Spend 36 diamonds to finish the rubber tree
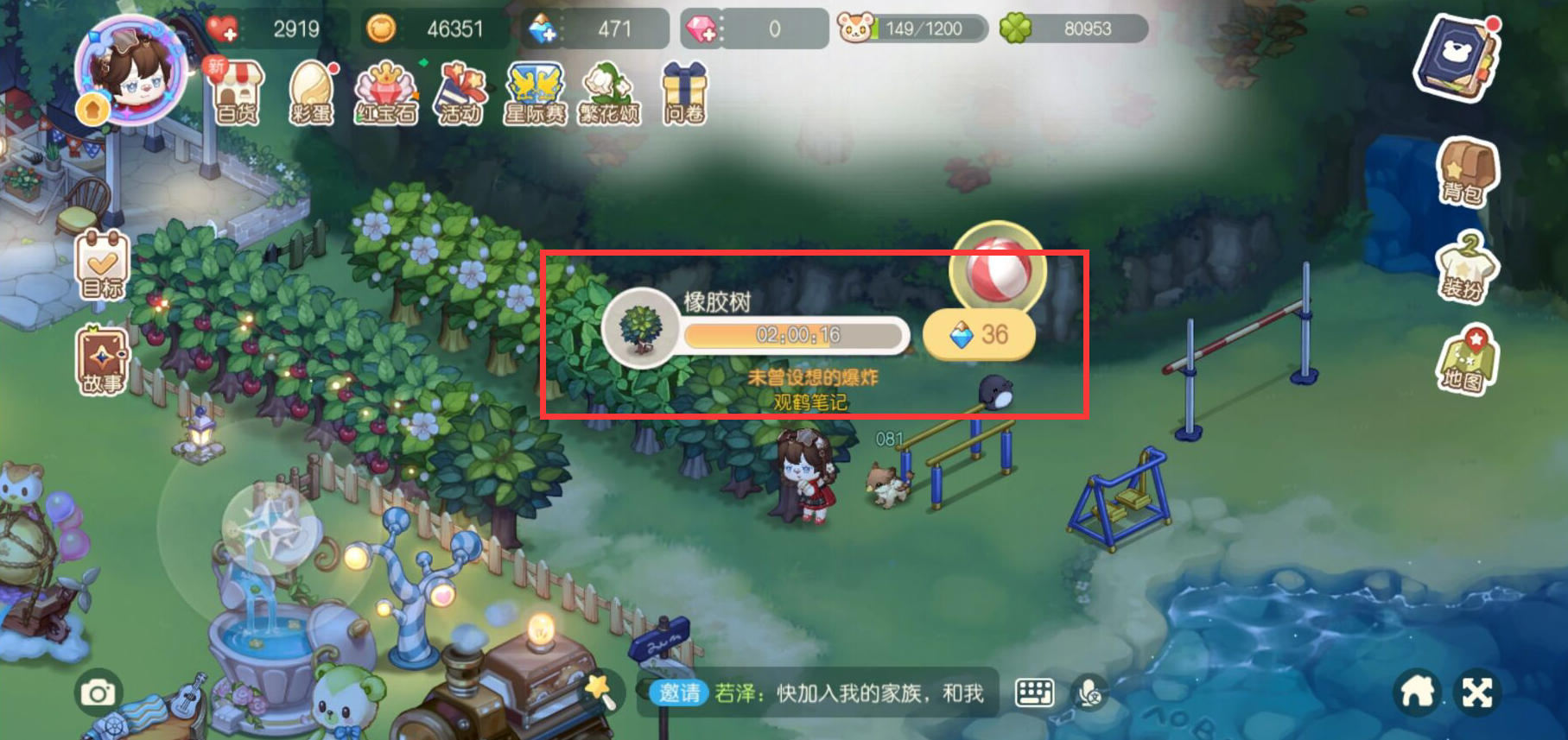The image size is (1568, 740). pyautogui.click(x=981, y=337)
